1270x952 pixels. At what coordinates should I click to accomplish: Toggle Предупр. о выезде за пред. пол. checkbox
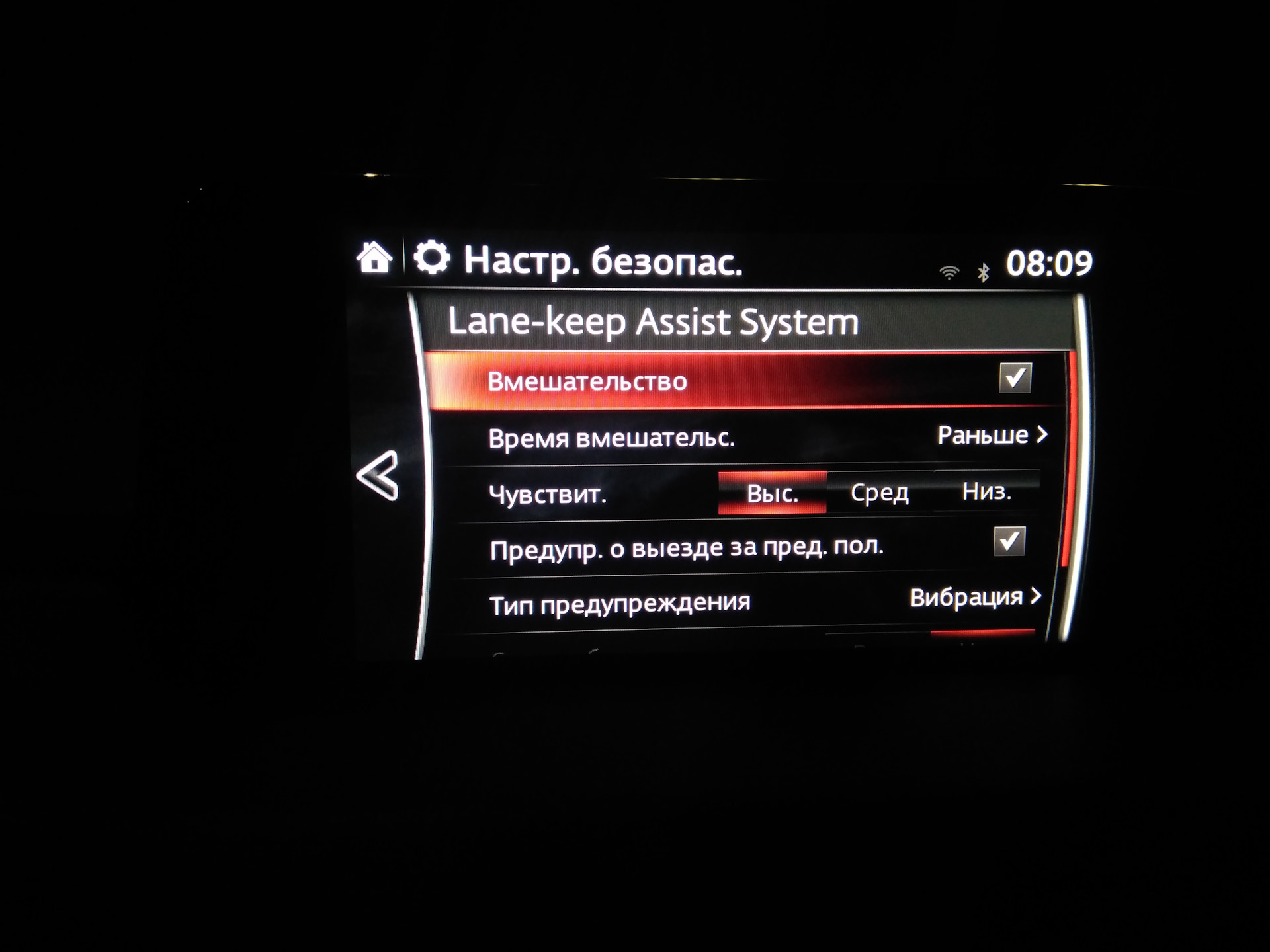click(x=1009, y=541)
